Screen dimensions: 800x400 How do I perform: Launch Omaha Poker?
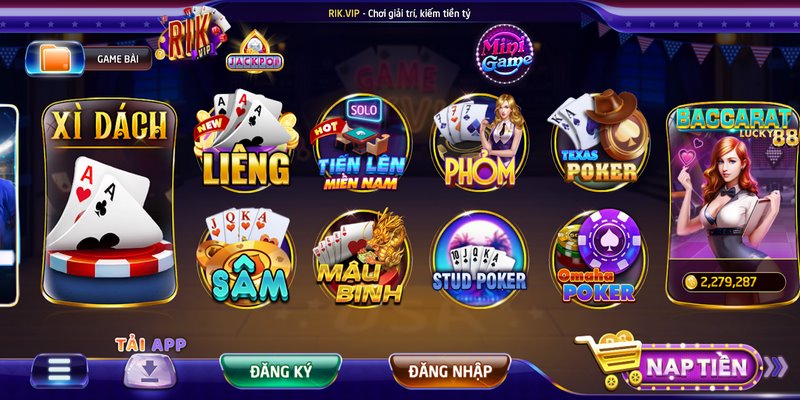tap(597, 260)
